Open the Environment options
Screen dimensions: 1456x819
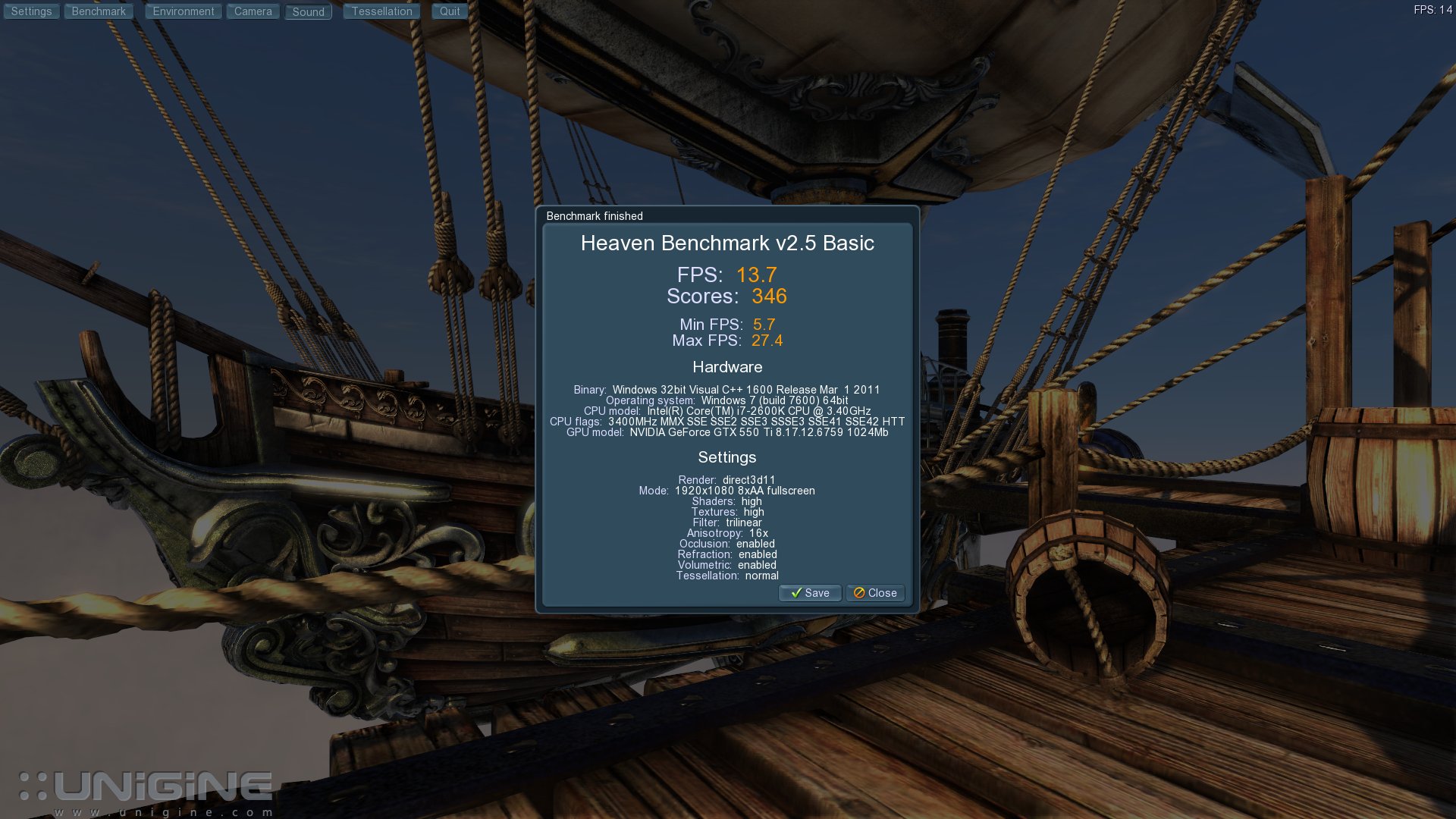click(x=184, y=11)
